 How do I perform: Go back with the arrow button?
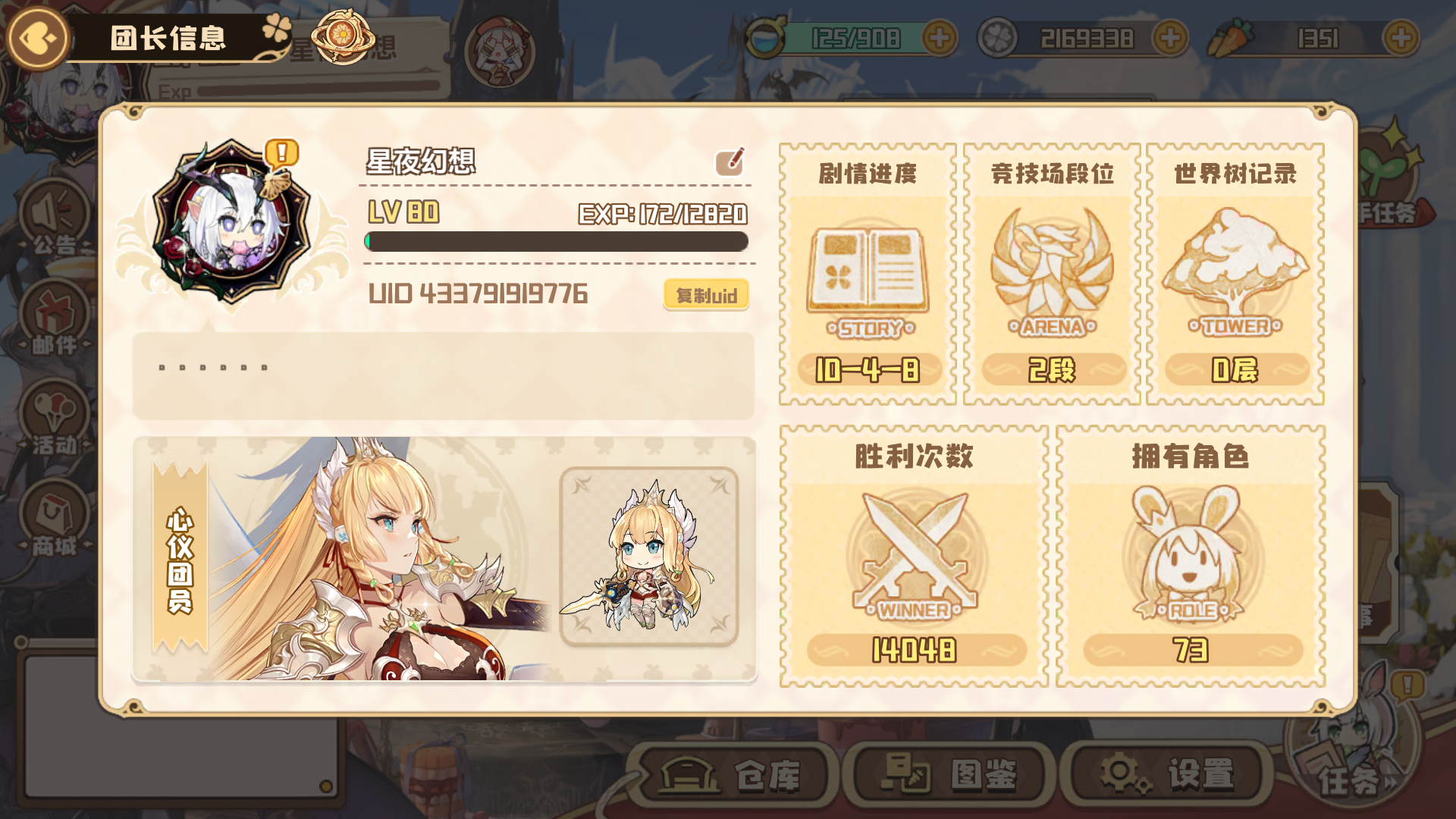(x=36, y=36)
